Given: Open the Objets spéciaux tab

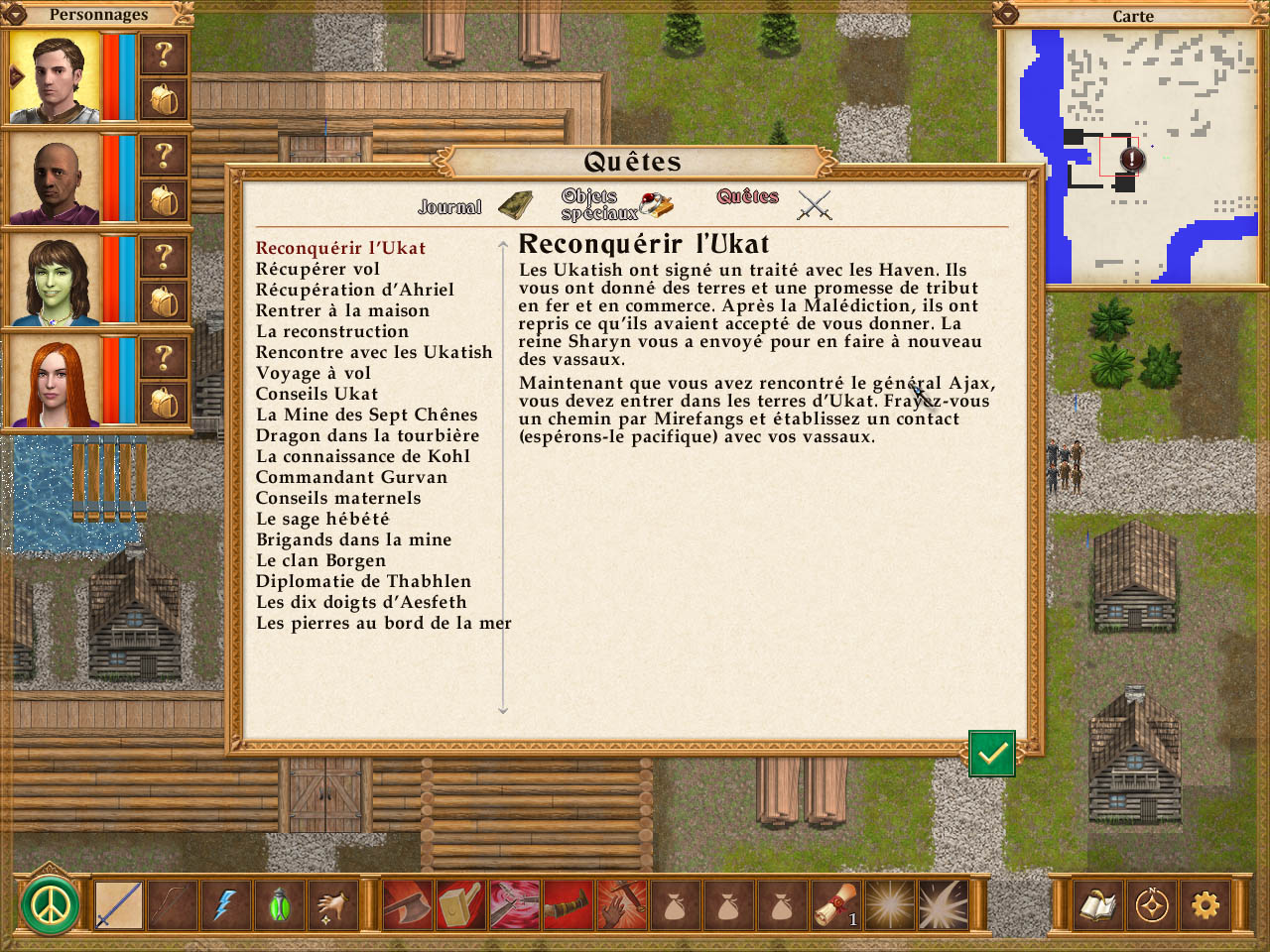Looking at the screenshot, I should 615,204.
